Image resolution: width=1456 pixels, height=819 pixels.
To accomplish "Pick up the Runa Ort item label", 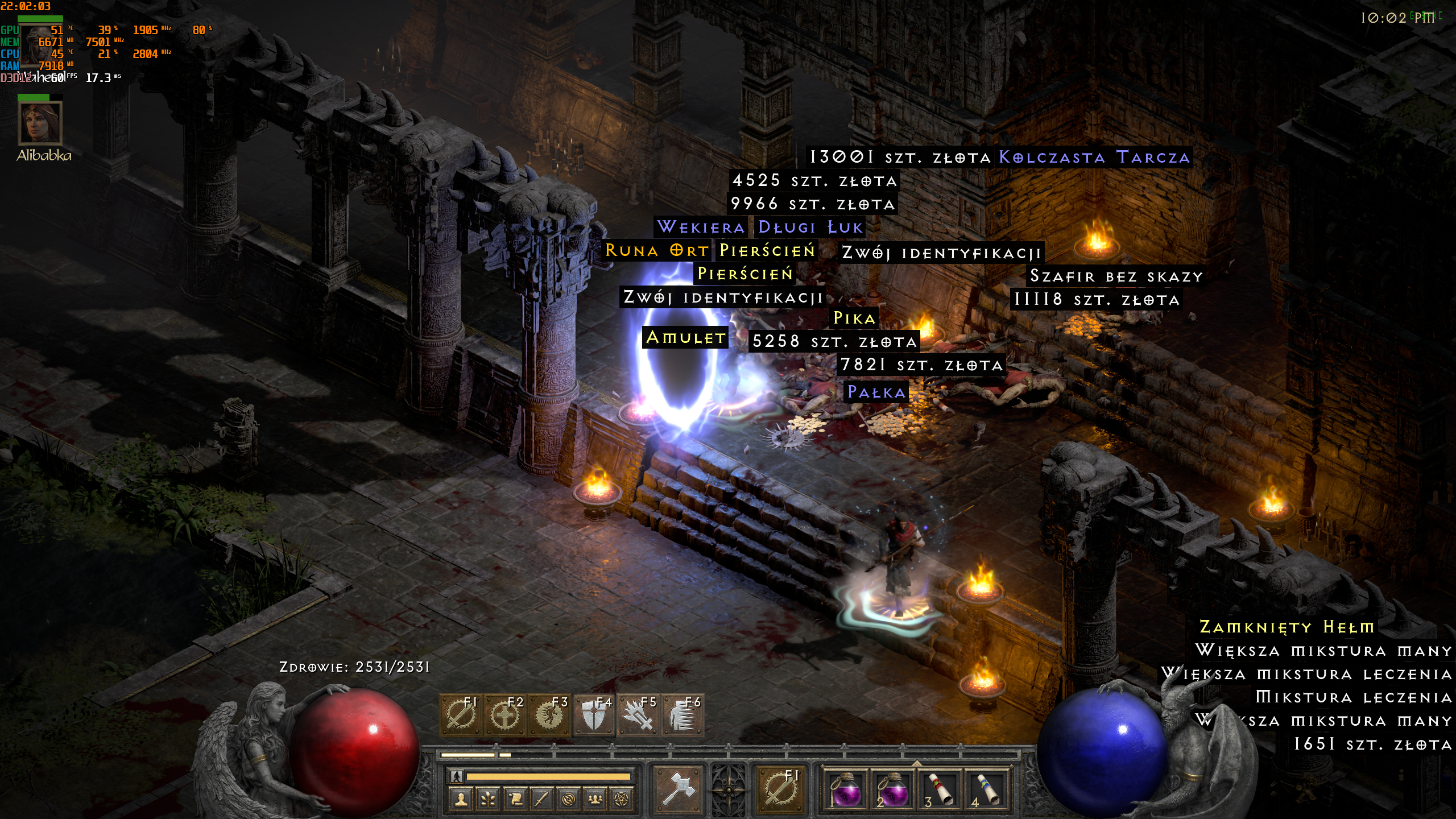I will (x=656, y=250).
